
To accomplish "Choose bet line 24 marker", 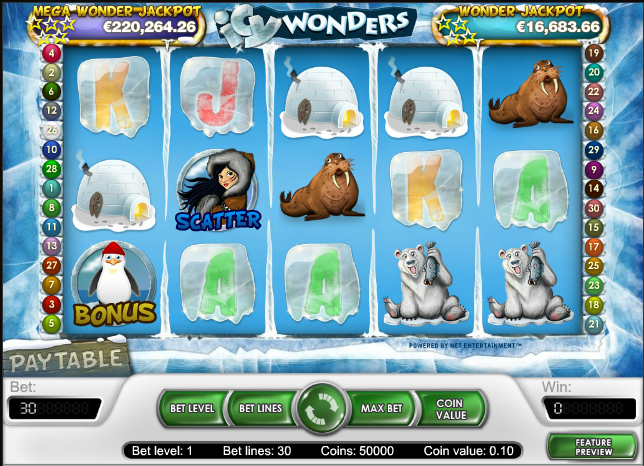I will click(x=593, y=111).
